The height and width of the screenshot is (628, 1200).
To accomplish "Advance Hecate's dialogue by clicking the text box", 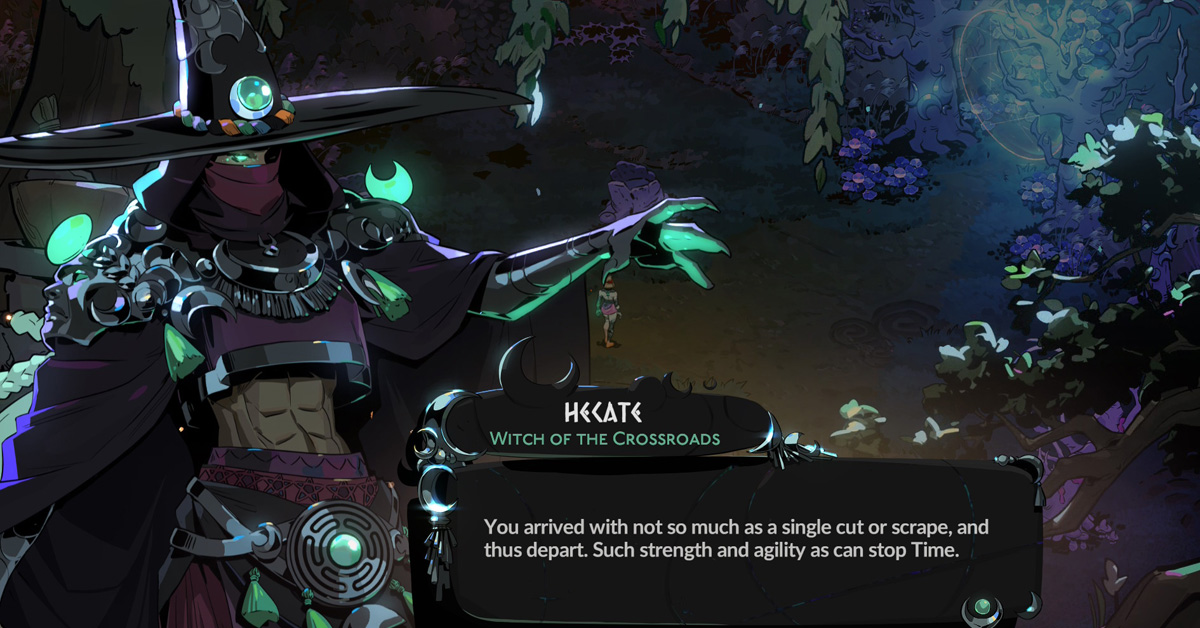I will click(735, 538).
